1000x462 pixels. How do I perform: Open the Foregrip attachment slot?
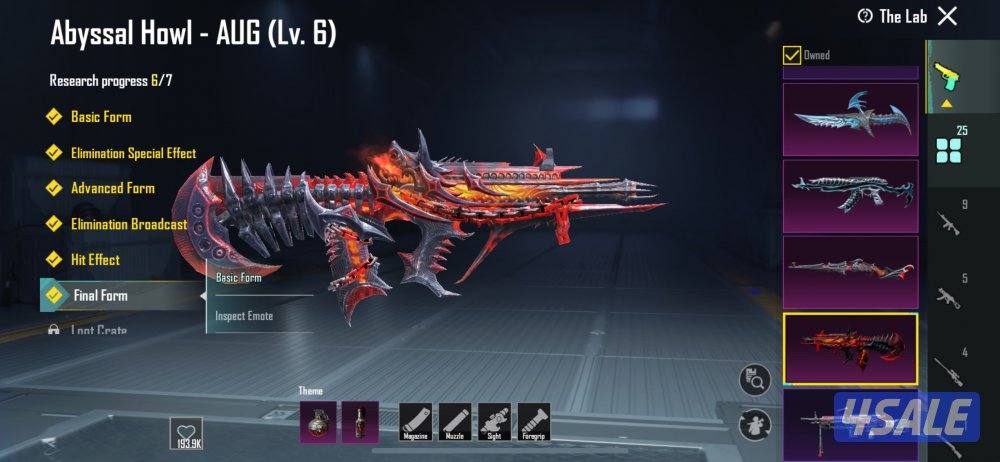tap(533, 421)
